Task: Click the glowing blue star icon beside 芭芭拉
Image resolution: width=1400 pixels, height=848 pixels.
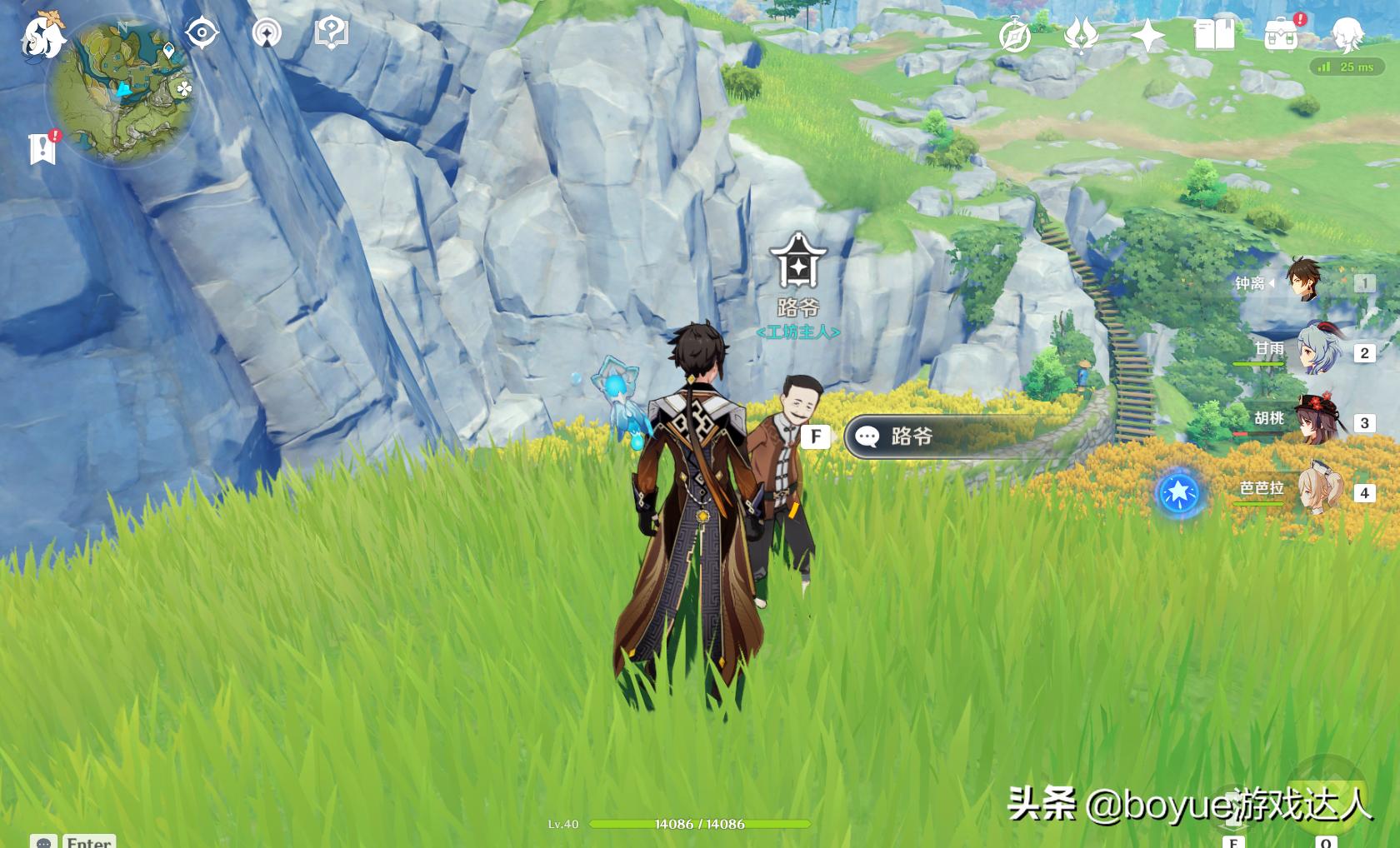Action: coord(1179,493)
